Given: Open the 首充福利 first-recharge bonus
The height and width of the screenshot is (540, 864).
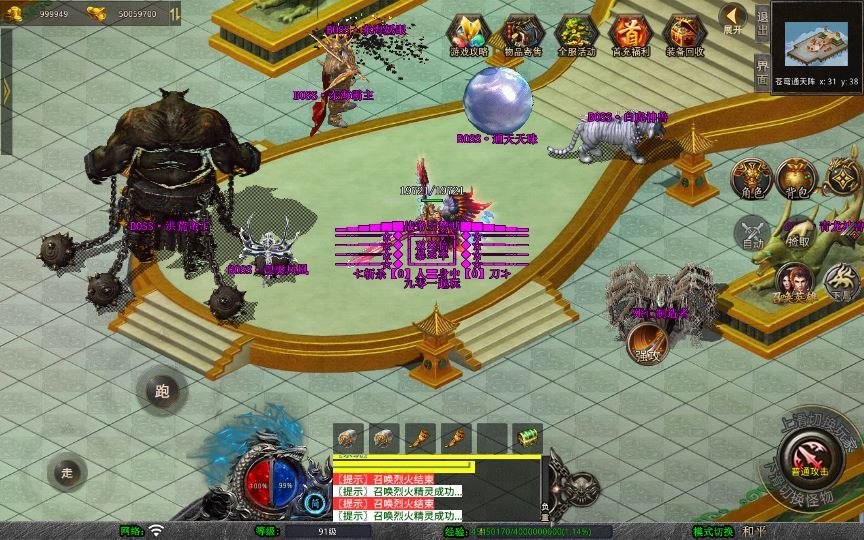Looking at the screenshot, I should click(630, 35).
